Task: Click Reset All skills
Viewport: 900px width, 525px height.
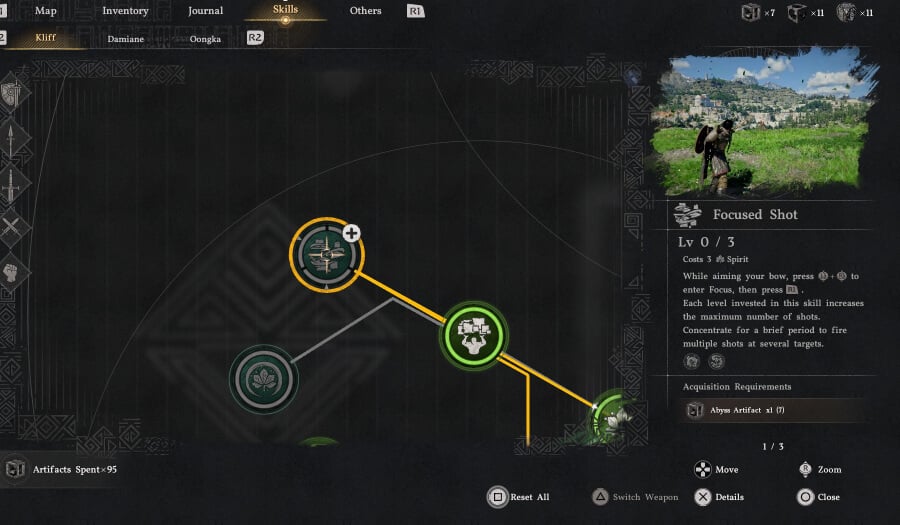Action: (518, 497)
